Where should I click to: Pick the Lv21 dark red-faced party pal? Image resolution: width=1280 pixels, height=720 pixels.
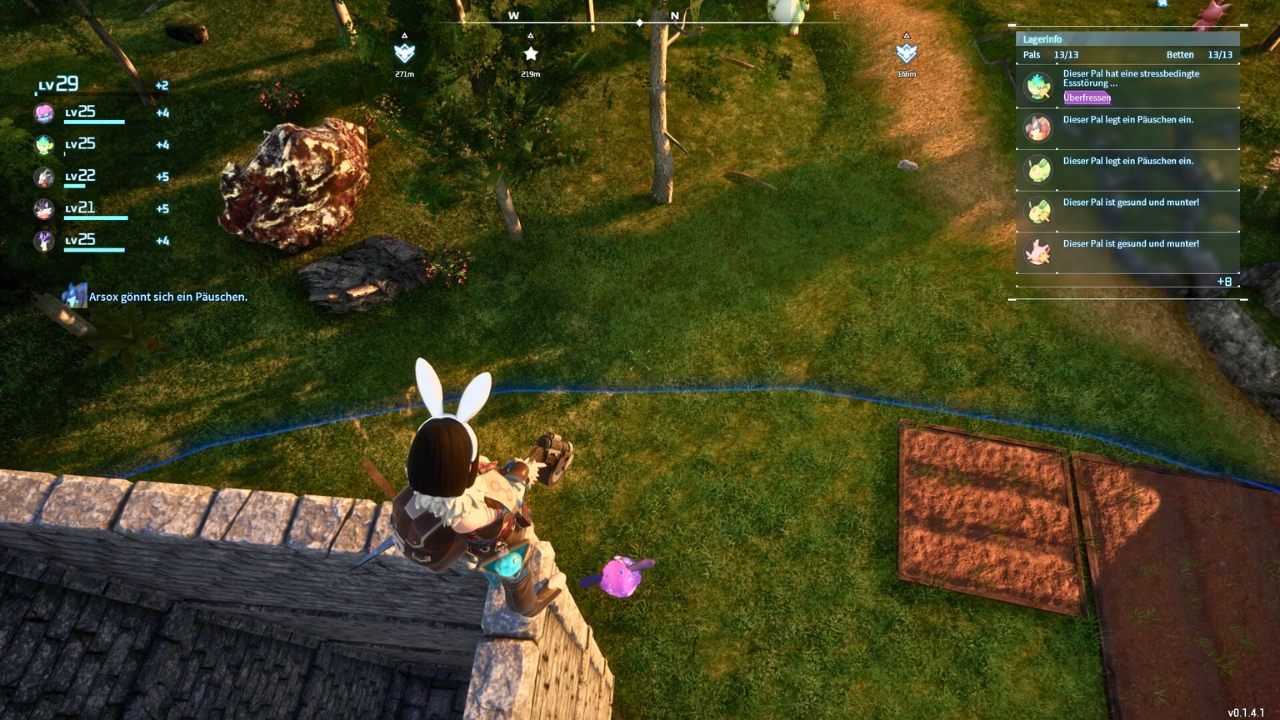click(x=45, y=209)
